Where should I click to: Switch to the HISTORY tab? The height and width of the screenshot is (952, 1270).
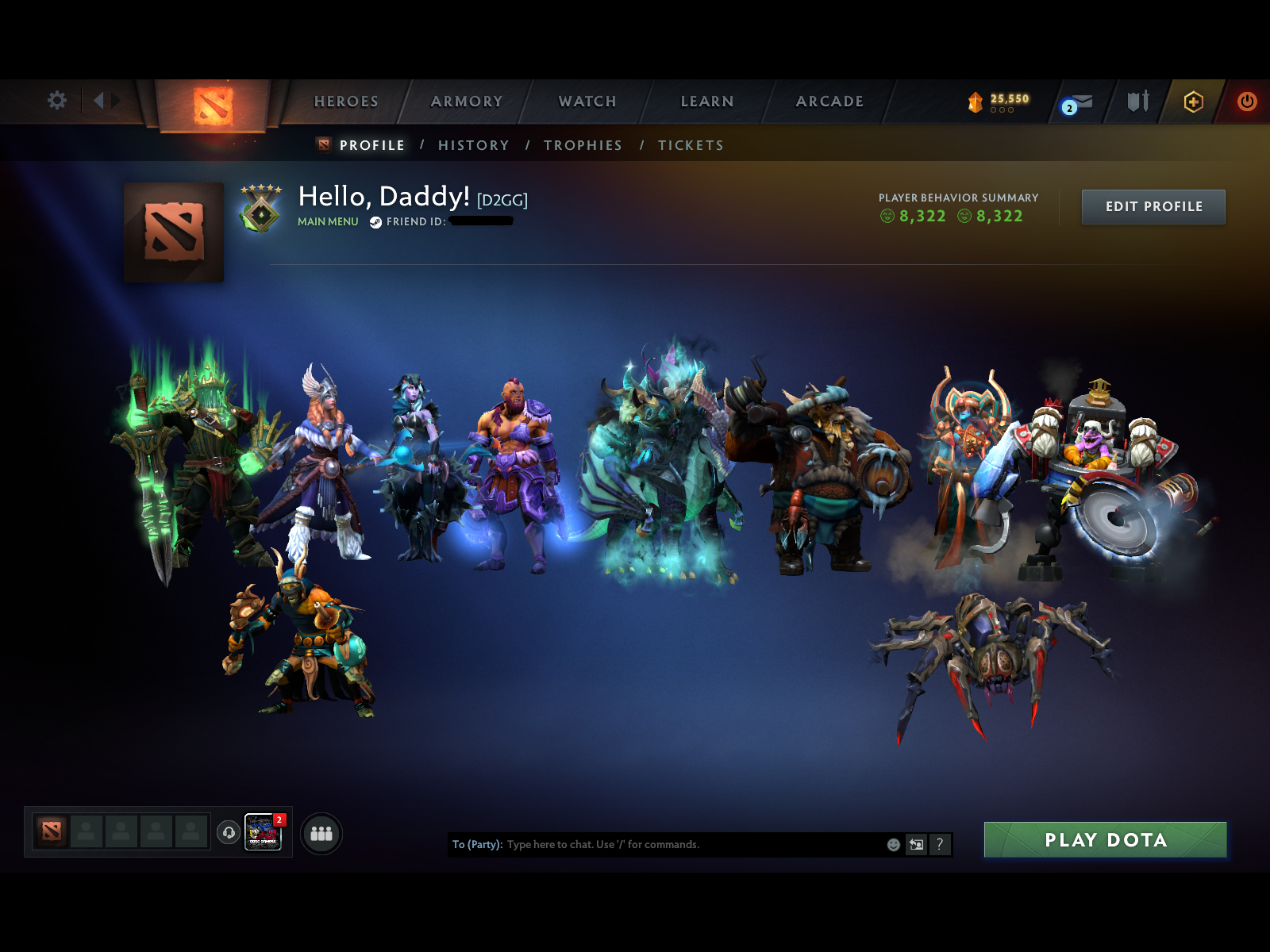(x=474, y=145)
